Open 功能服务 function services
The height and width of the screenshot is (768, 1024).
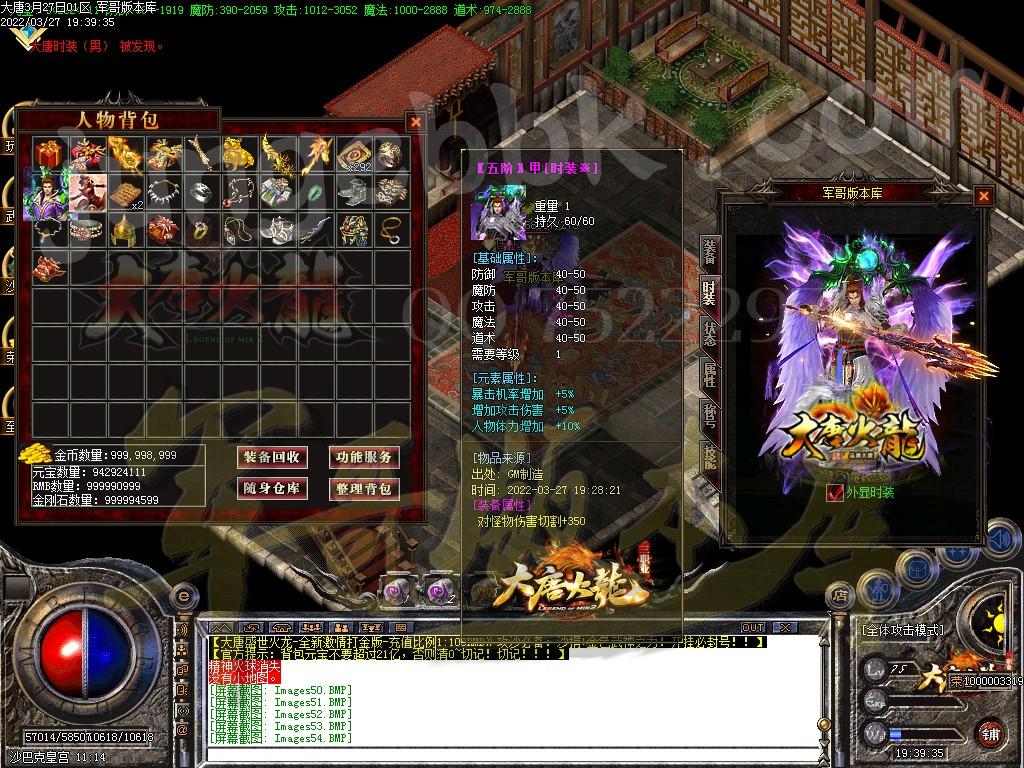coord(364,457)
